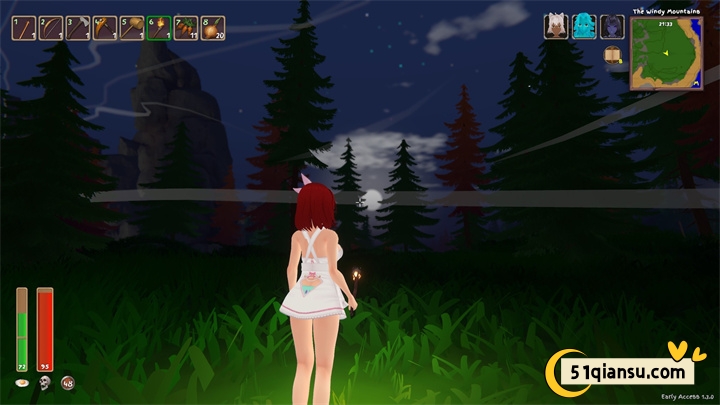Select the white-haired companion portrait
This screenshot has width=720, height=405.
pyautogui.click(x=556, y=27)
